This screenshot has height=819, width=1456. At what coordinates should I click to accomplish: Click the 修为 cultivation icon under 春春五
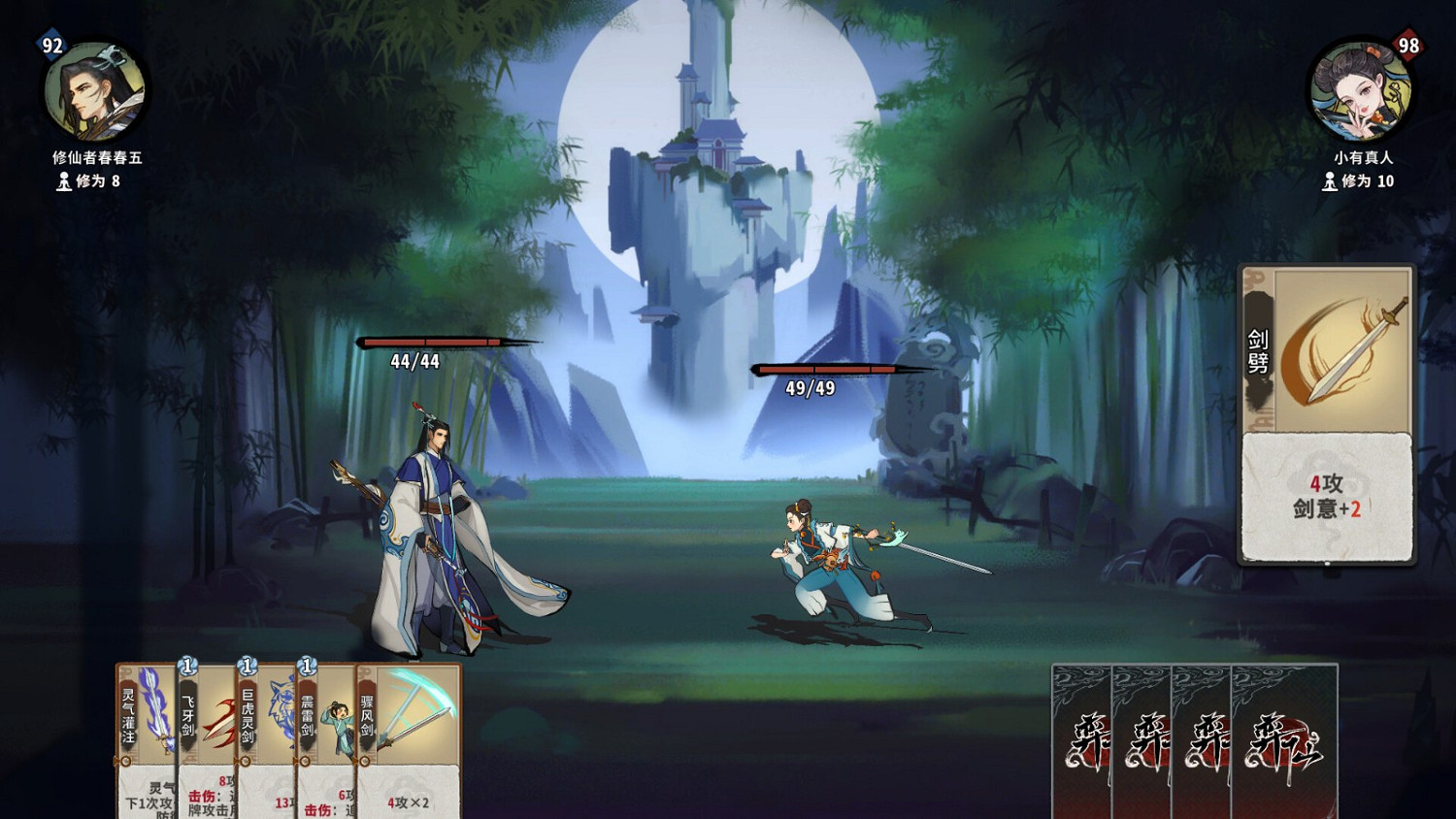click(62, 181)
